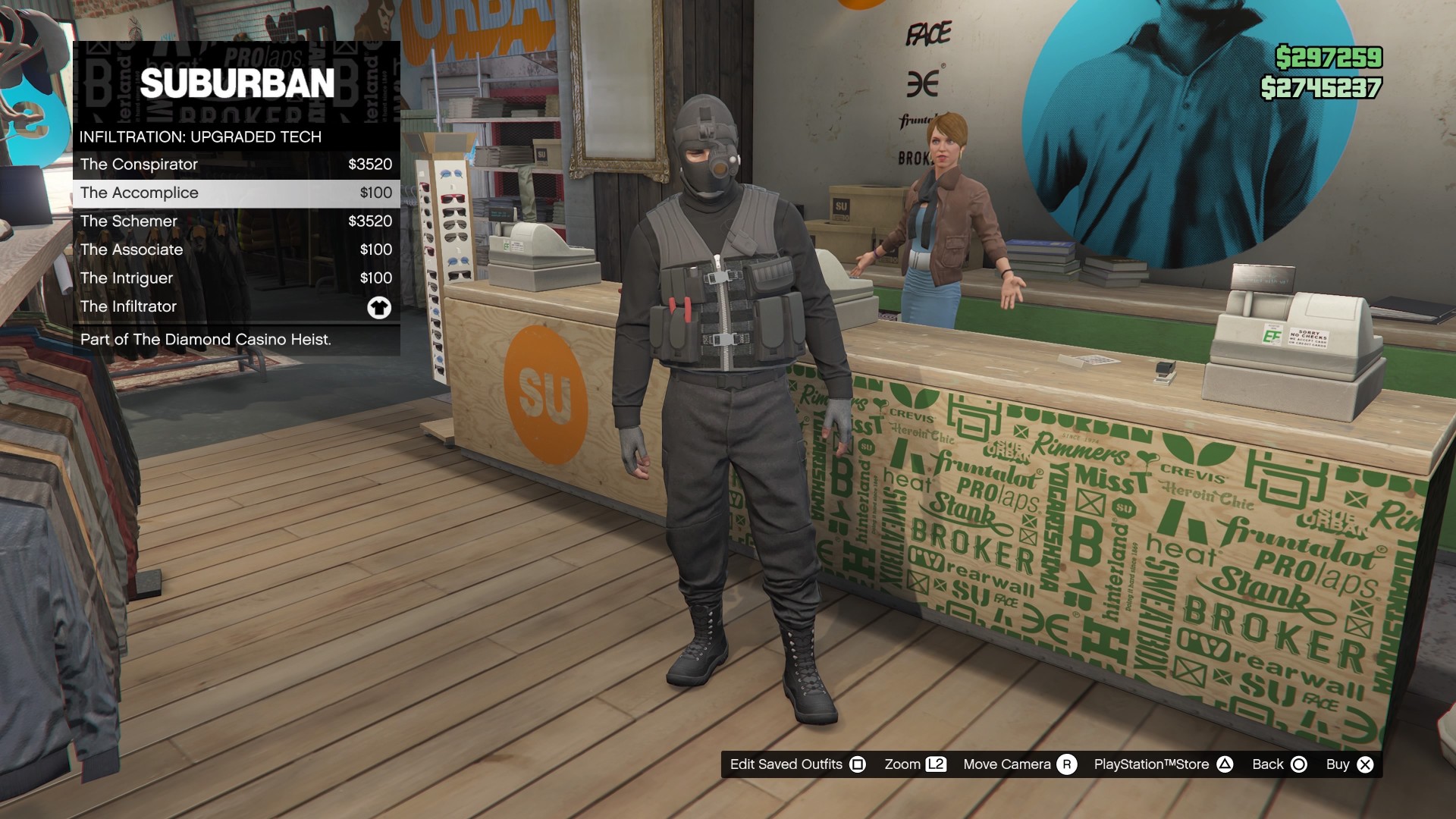Click the green cash balance $297259
Screen dimensions: 1456x819
point(1329,55)
